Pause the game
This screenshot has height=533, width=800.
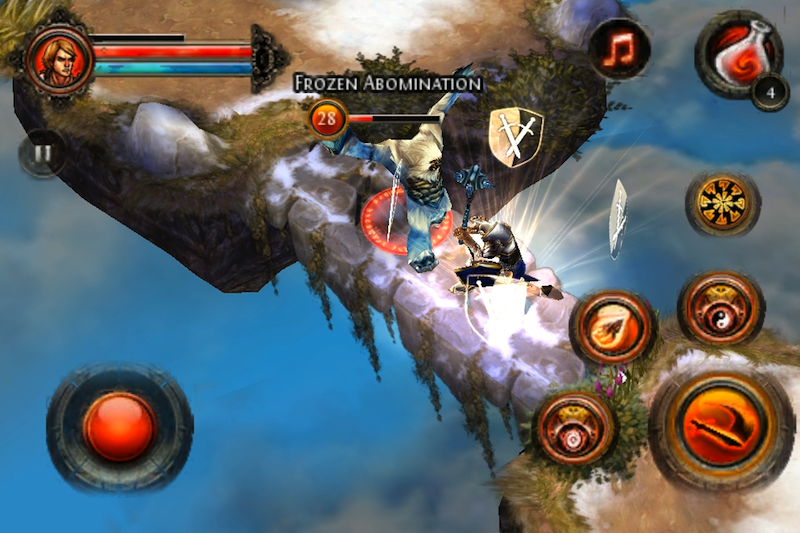tap(43, 154)
